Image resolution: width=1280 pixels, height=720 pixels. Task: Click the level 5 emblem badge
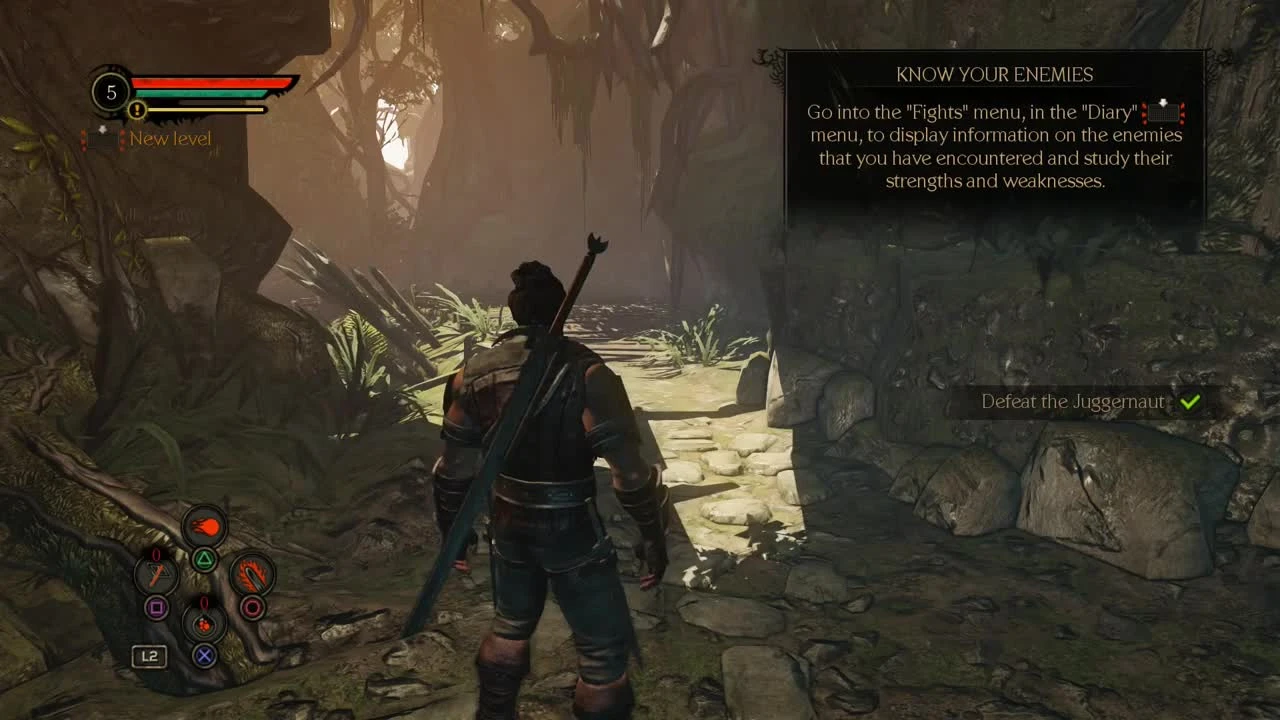112,92
